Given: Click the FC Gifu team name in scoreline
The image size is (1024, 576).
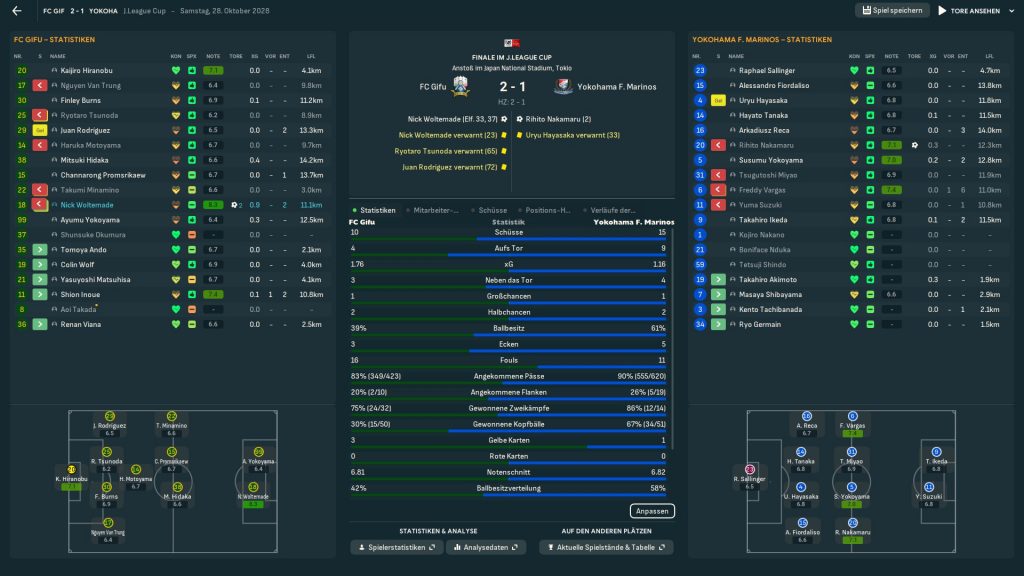Looking at the screenshot, I should pyautogui.click(x=426, y=87).
